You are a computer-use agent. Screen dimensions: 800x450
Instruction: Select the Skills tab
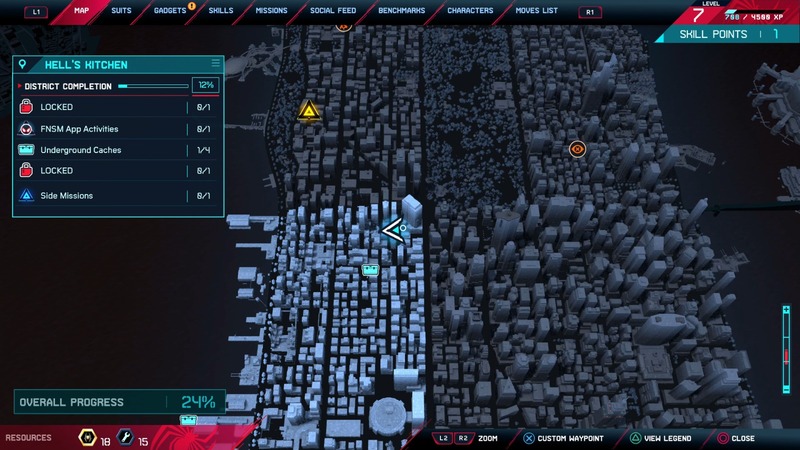coord(221,11)
